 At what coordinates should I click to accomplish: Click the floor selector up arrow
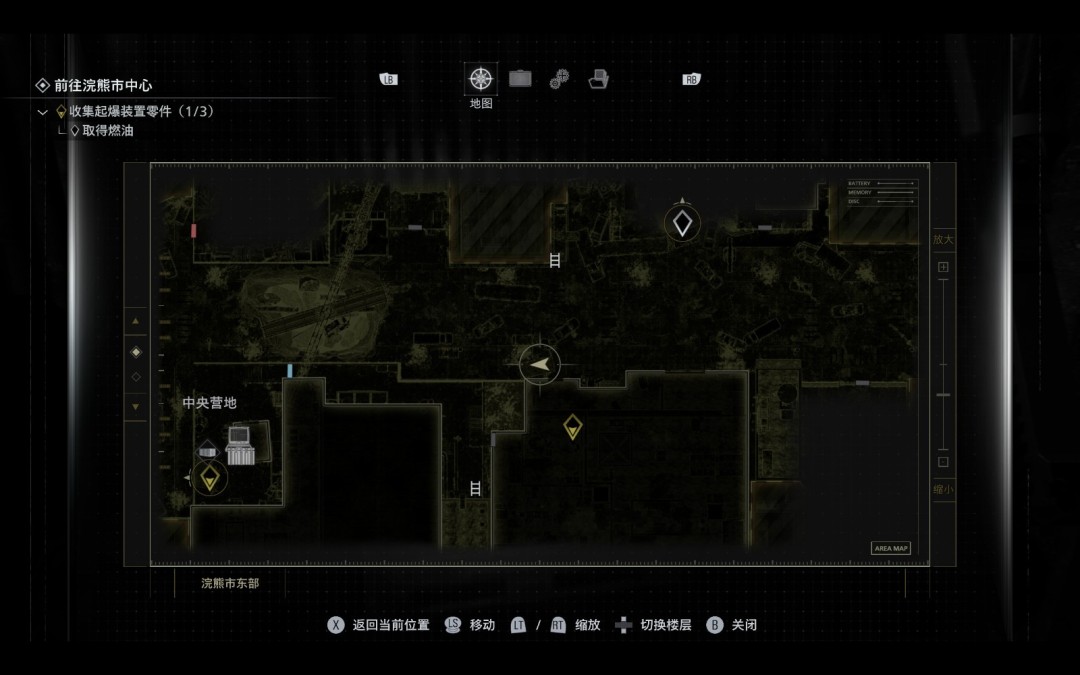coord(136,322)
